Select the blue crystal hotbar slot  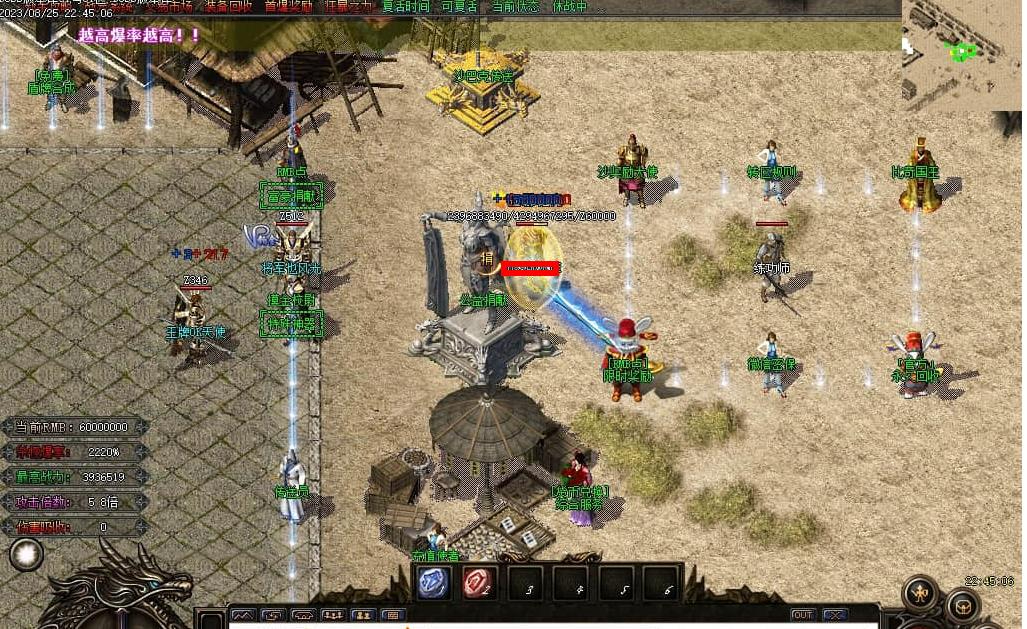(433, 583)
